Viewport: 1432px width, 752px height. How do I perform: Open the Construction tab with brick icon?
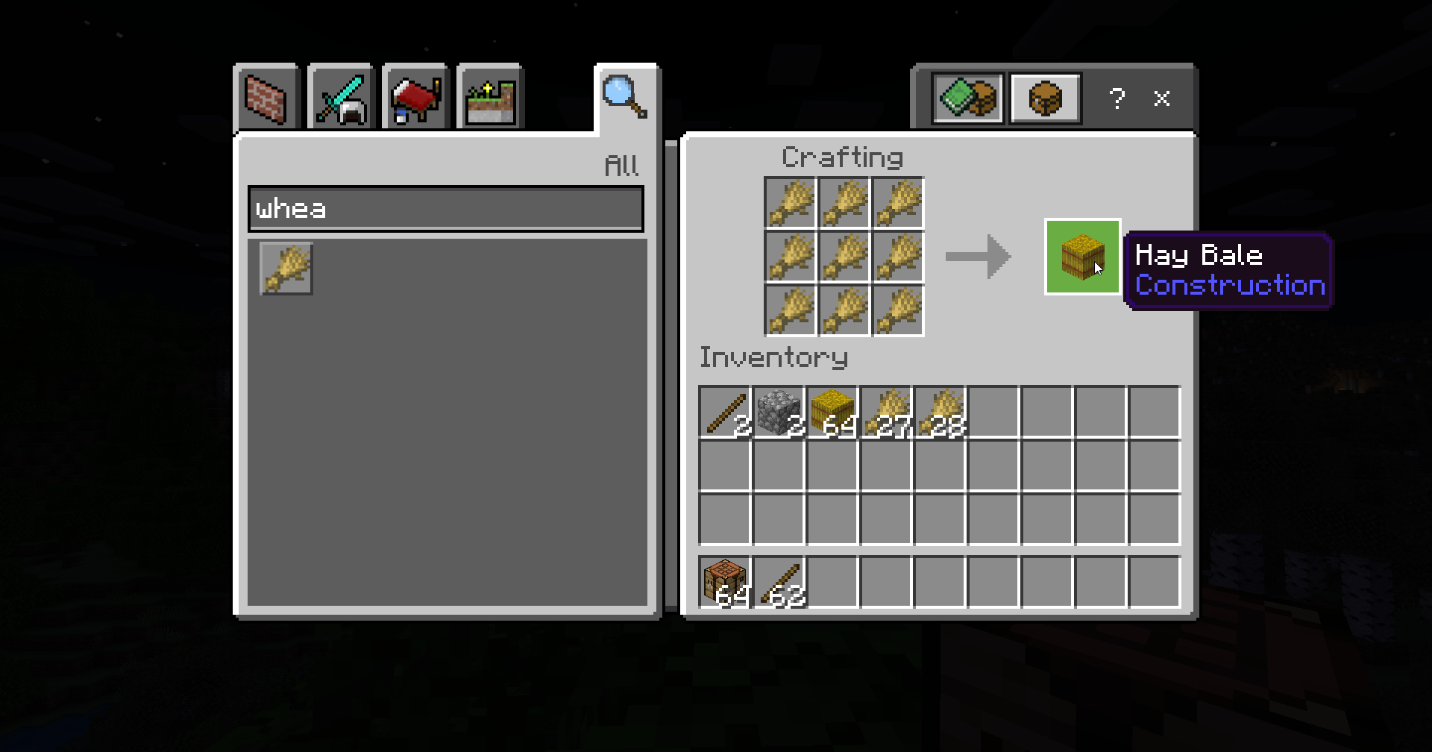[266, 98]
